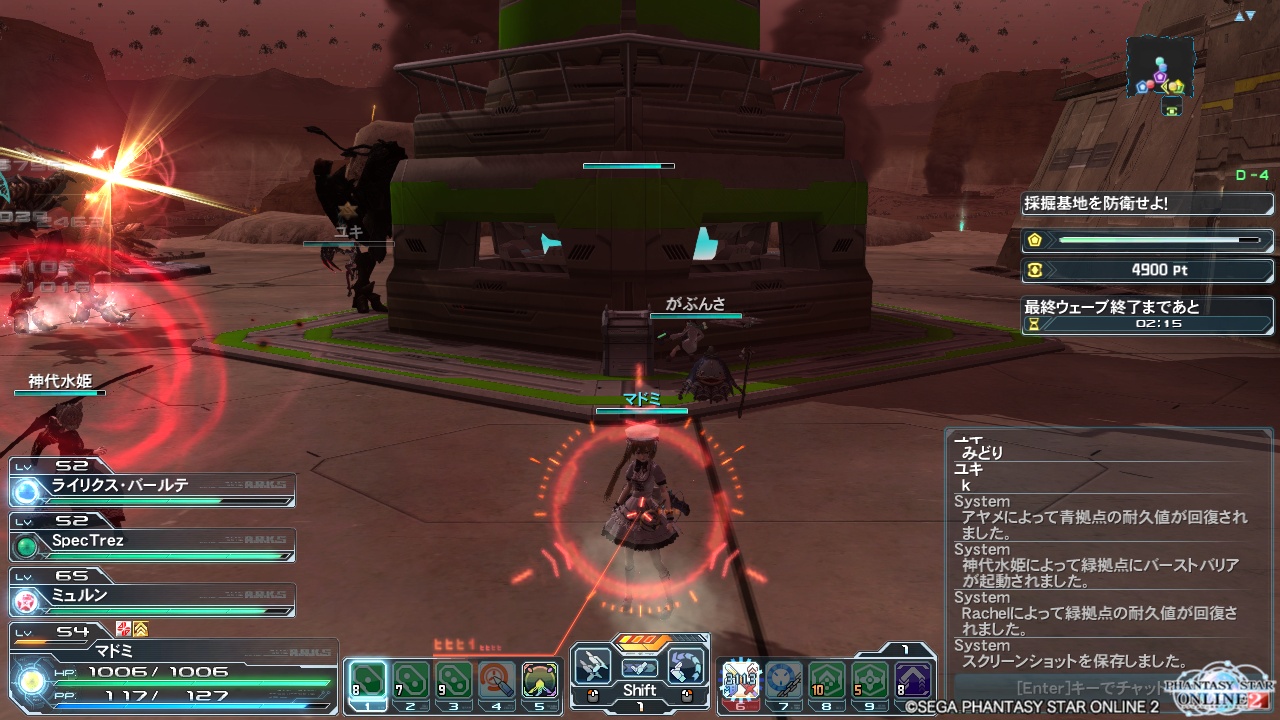Activate the orange bullet skill in slot 4
This screenshot has height=720, width=1280.
[497, 682]
